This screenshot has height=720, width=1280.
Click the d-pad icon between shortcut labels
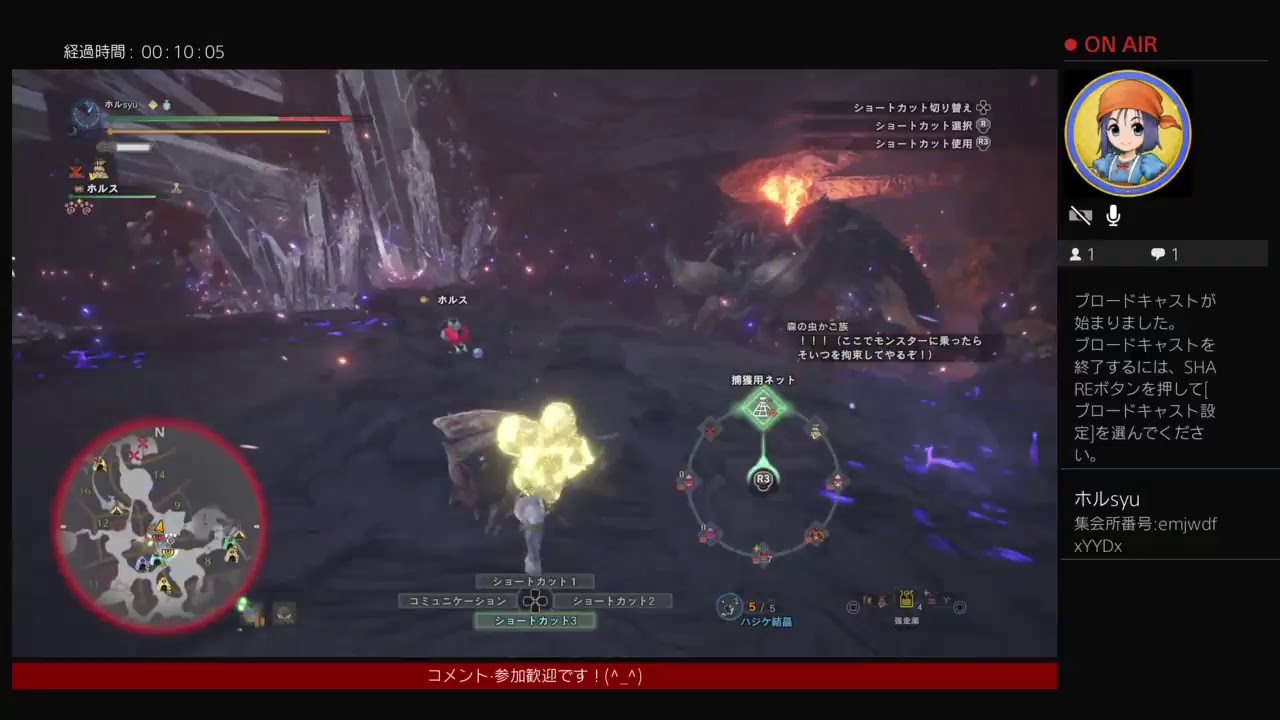point(537,600)
